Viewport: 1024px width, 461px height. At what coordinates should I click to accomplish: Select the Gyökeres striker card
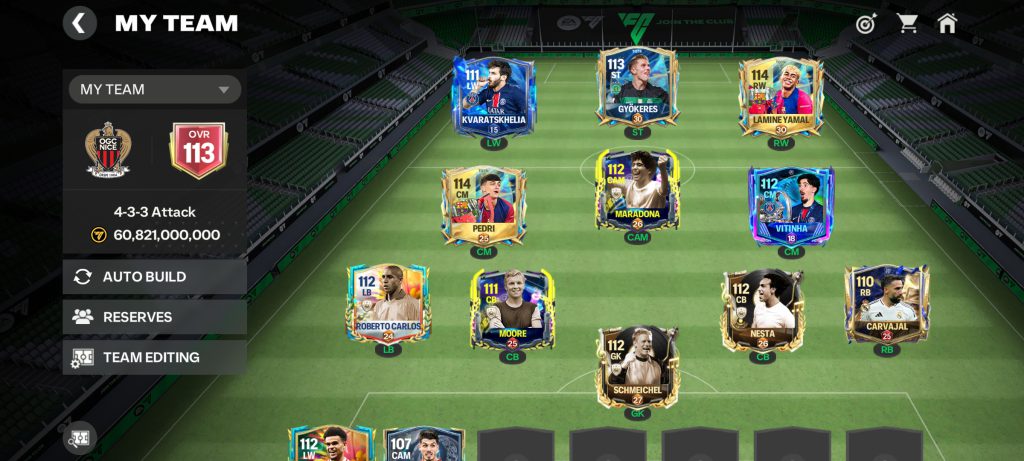click(x=637, y=88)
